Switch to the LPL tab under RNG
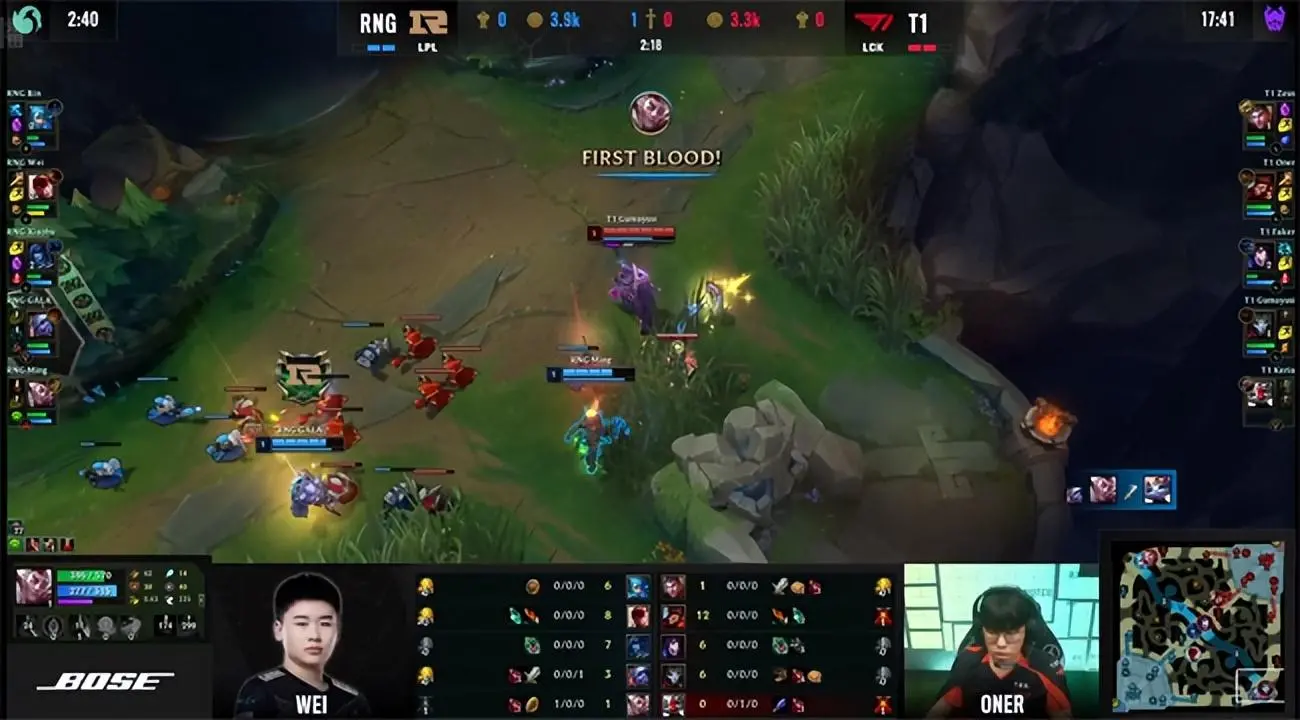1300x720 pixels. click(426, 45)
